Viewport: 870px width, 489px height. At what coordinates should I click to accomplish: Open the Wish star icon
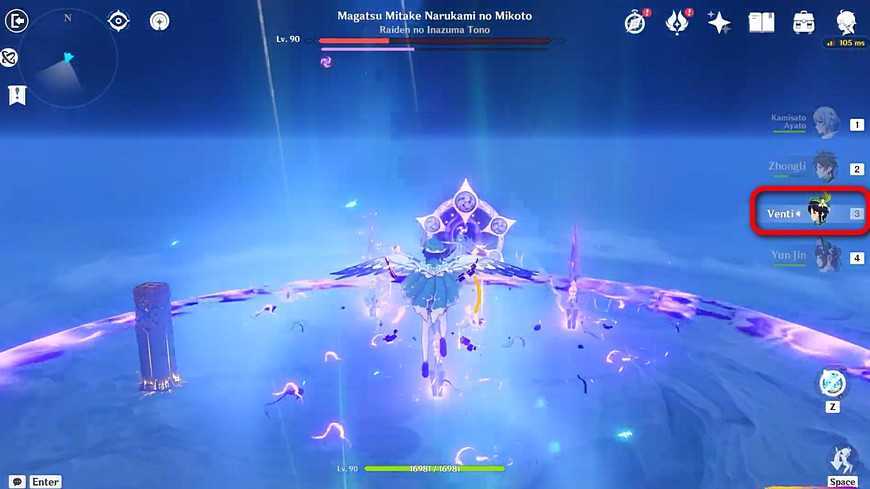coord(719,22)
